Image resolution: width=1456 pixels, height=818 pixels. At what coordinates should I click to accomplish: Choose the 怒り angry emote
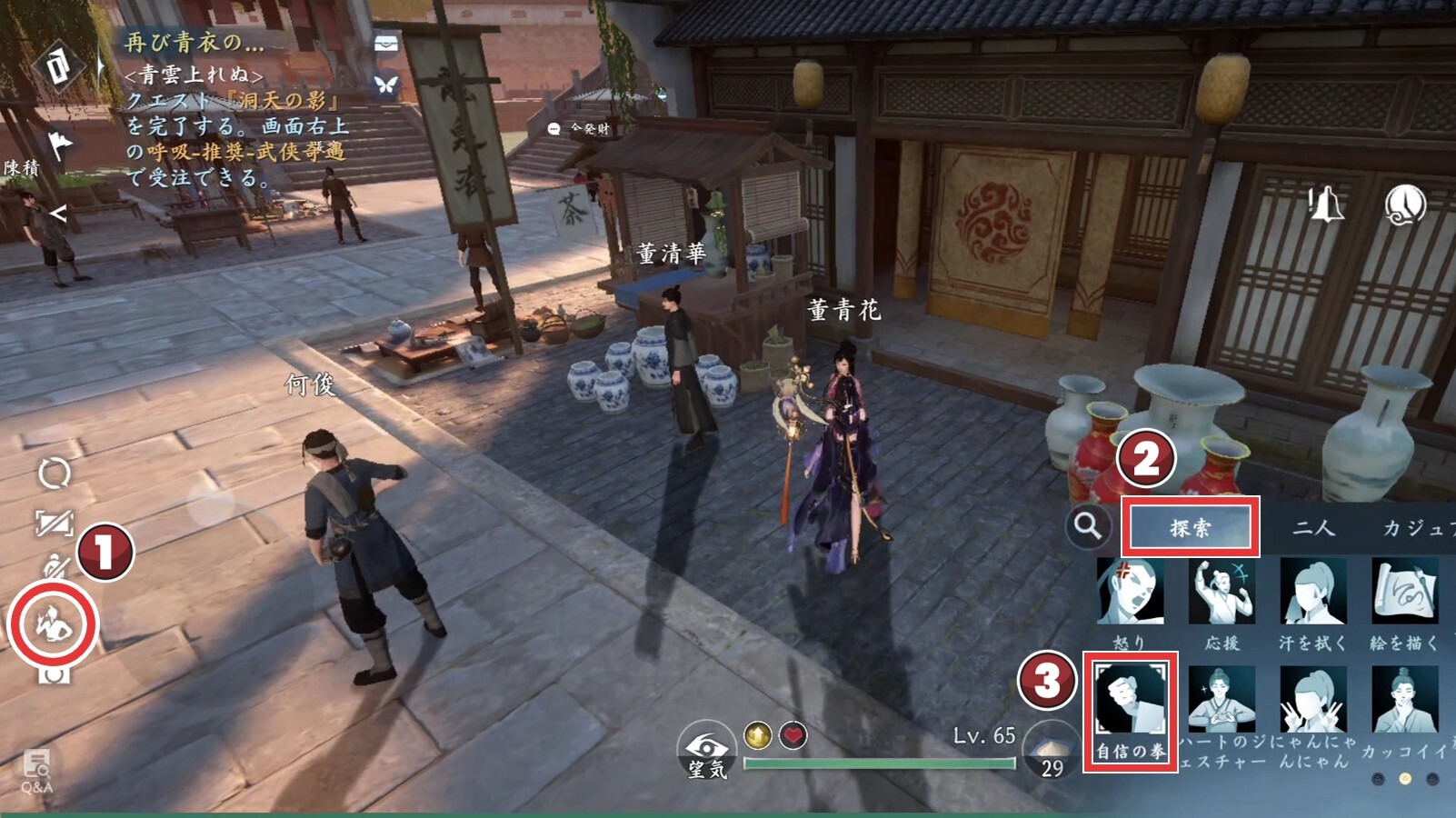pos(1130,594)
